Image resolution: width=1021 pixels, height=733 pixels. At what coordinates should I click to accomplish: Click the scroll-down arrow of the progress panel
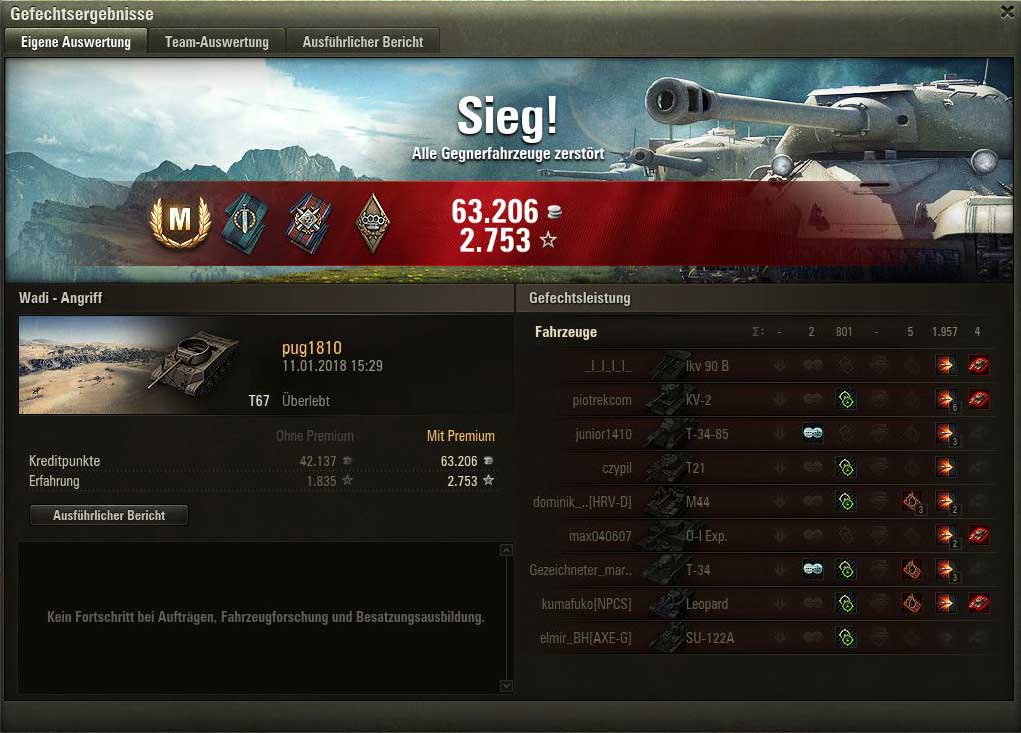(506, 685)
